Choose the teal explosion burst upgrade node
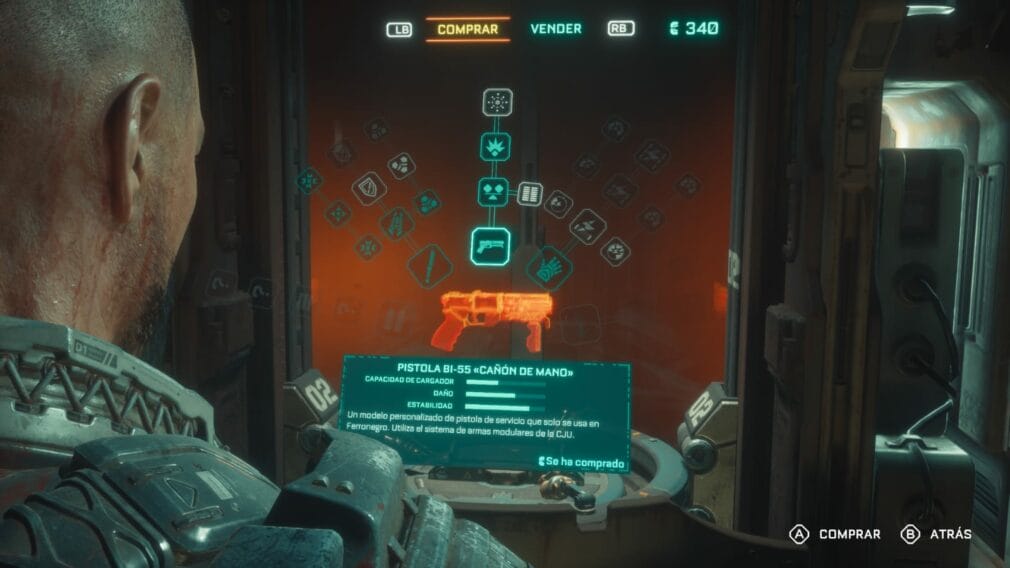1010x568 pixels. click(x=495, y=147)
